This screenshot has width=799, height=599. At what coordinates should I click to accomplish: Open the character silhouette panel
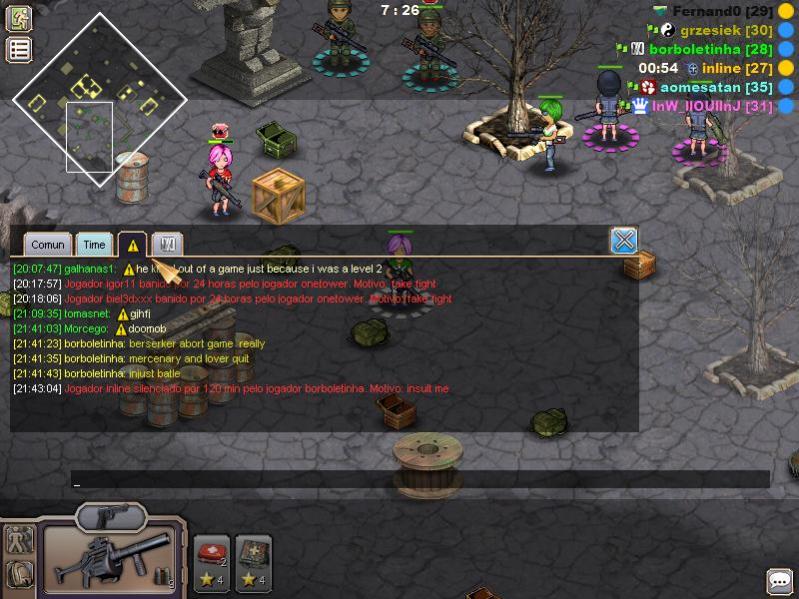(19, 541)
